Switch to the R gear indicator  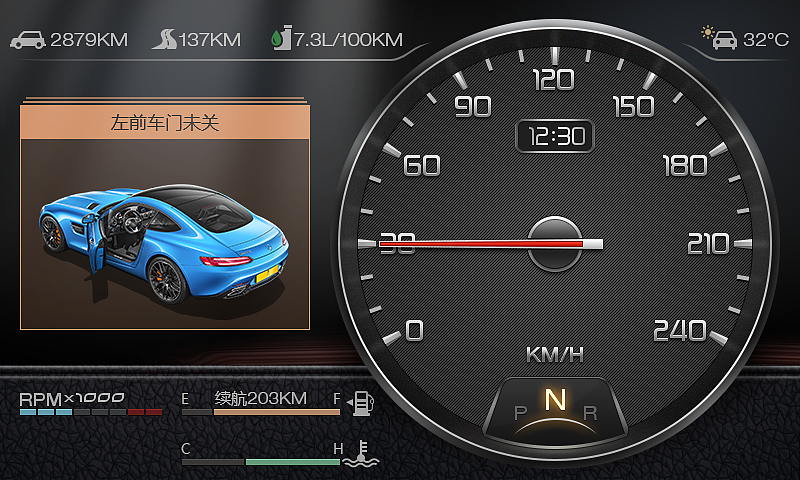click(x=590, y=412)
